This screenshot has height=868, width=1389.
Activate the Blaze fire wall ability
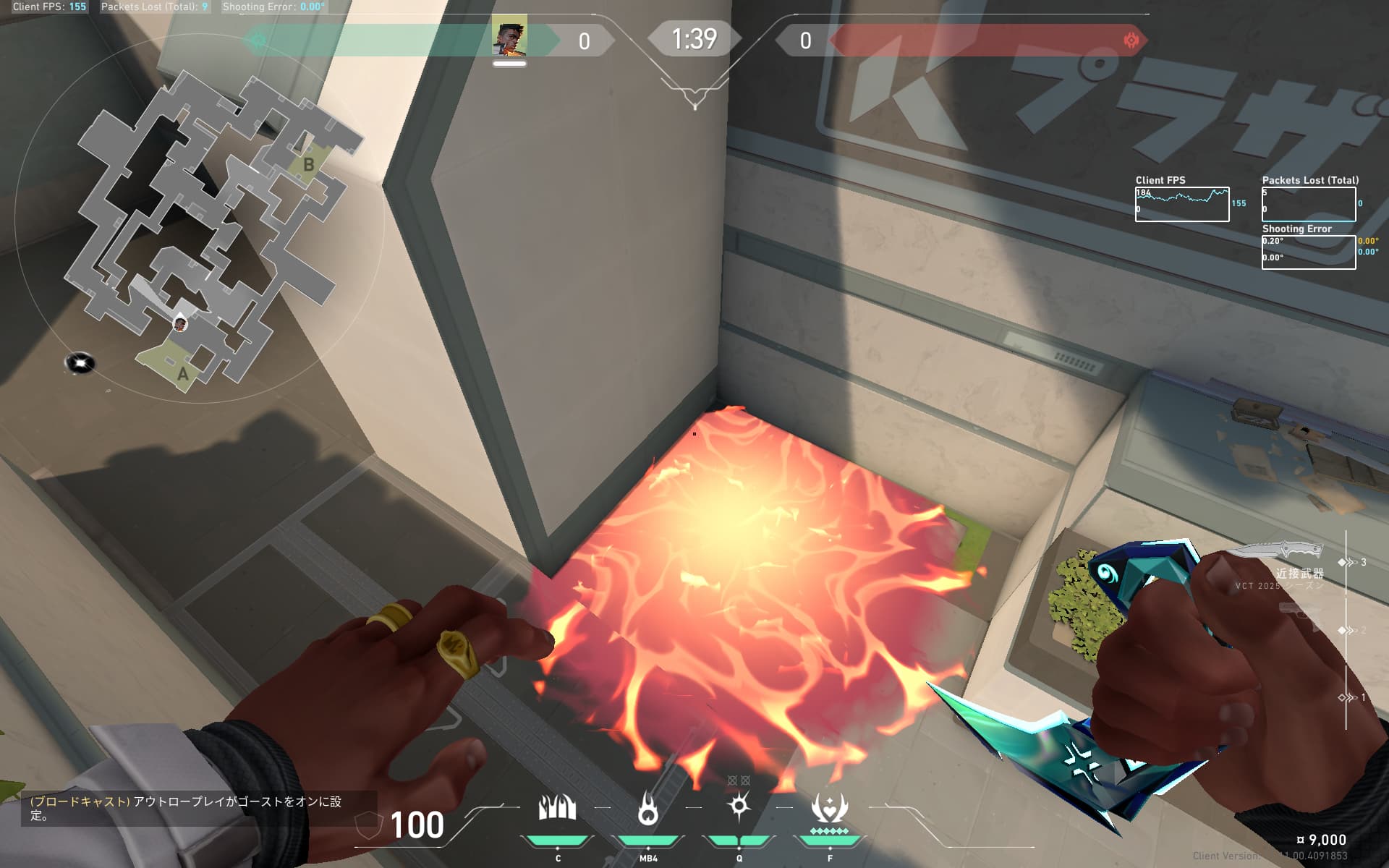pyautogui.click(x=557, y=808)
